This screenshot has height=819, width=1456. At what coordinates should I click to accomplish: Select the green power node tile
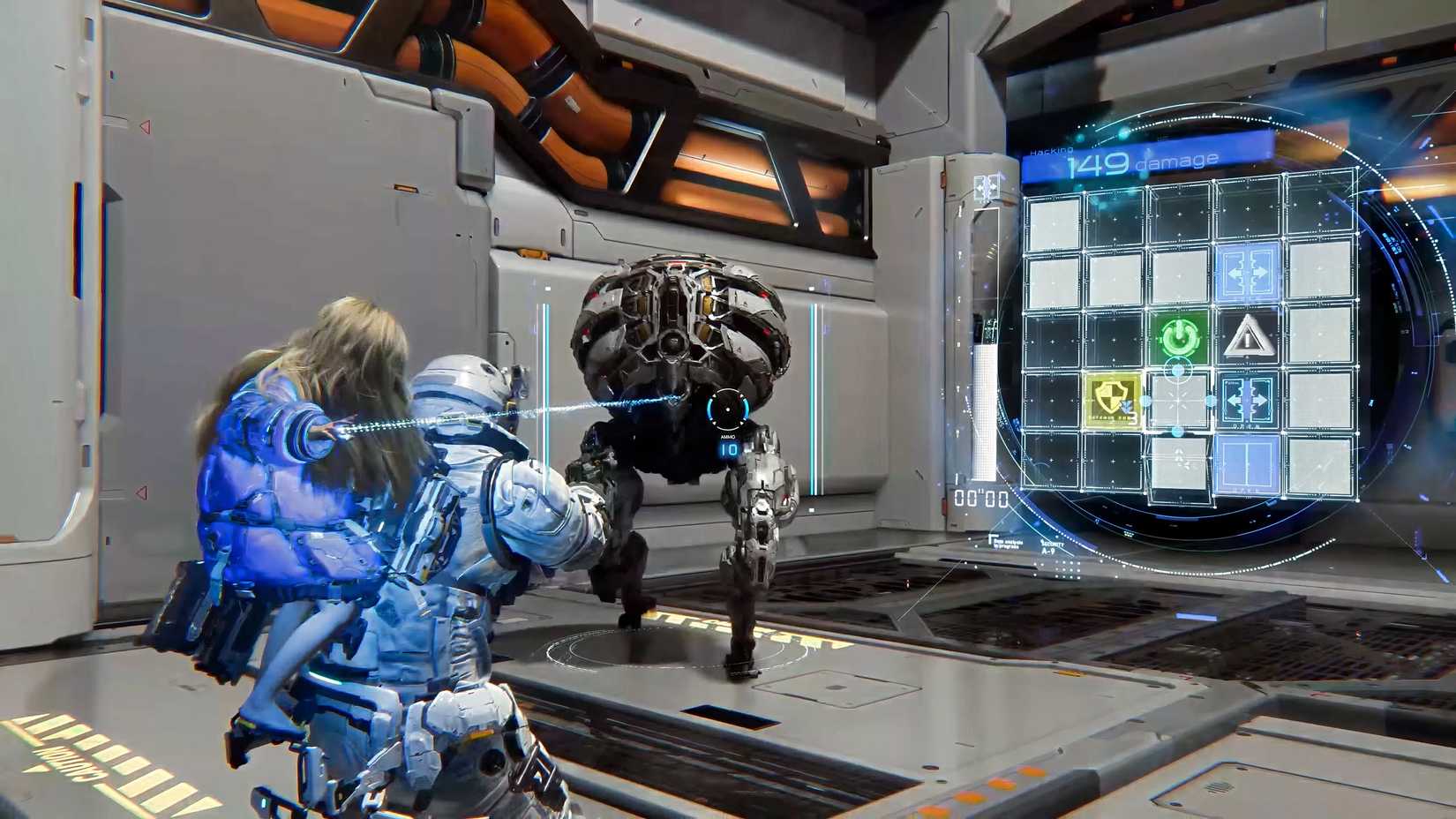pos(1177,338)
